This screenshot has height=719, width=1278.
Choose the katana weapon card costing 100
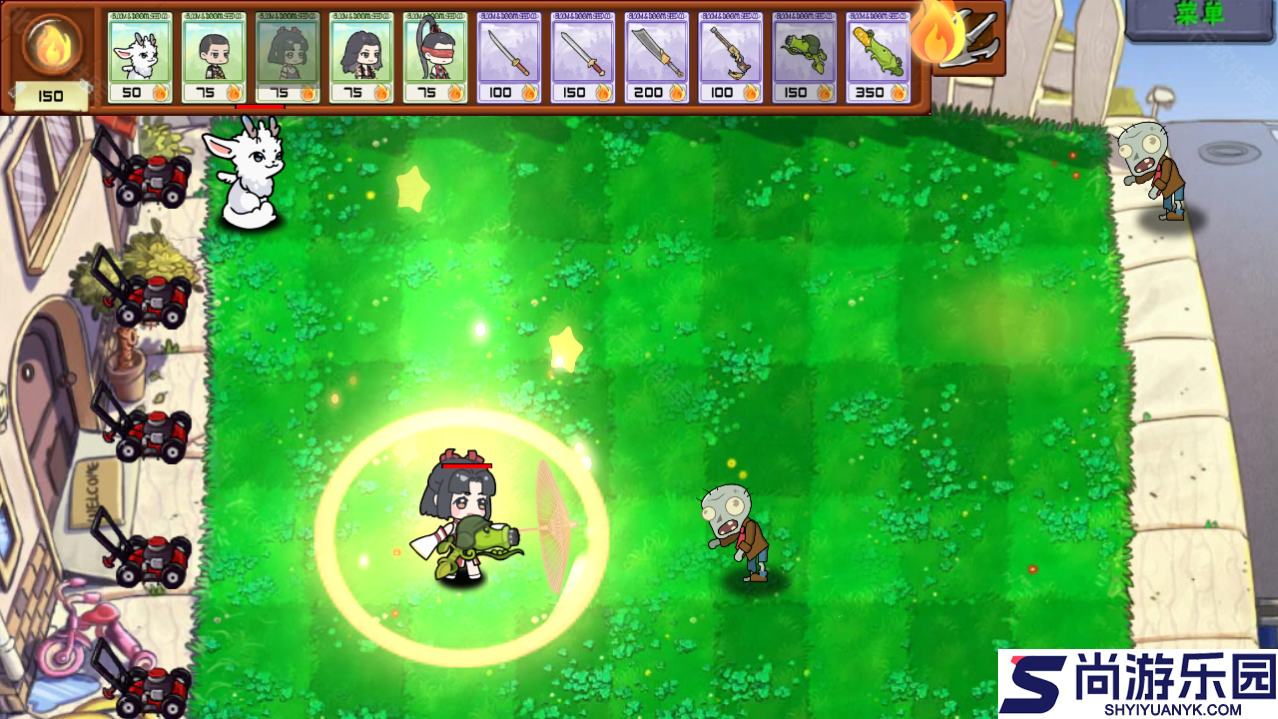click(x=509, y=57)
